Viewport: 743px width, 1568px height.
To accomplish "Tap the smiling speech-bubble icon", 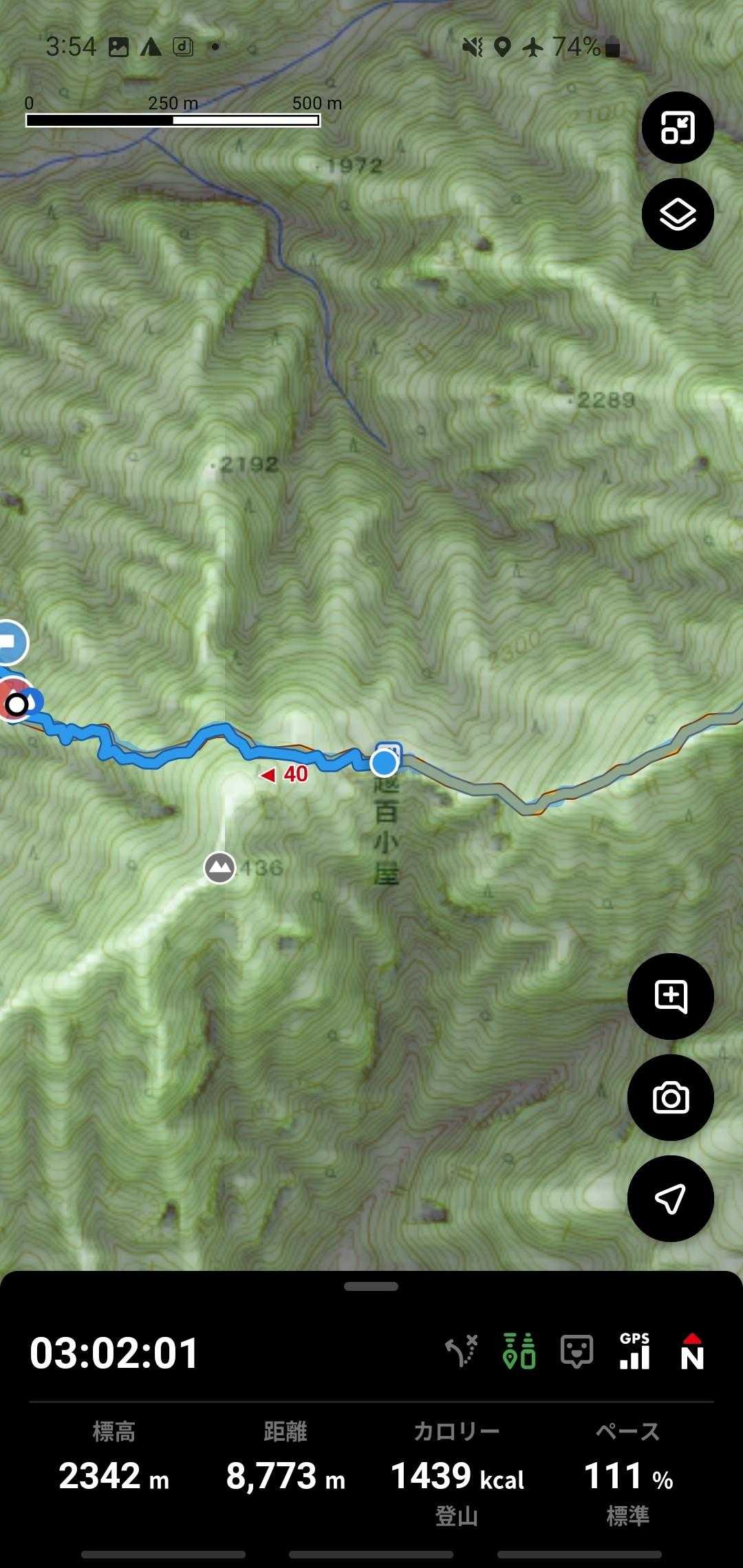I will click(x=577, y=1352).
